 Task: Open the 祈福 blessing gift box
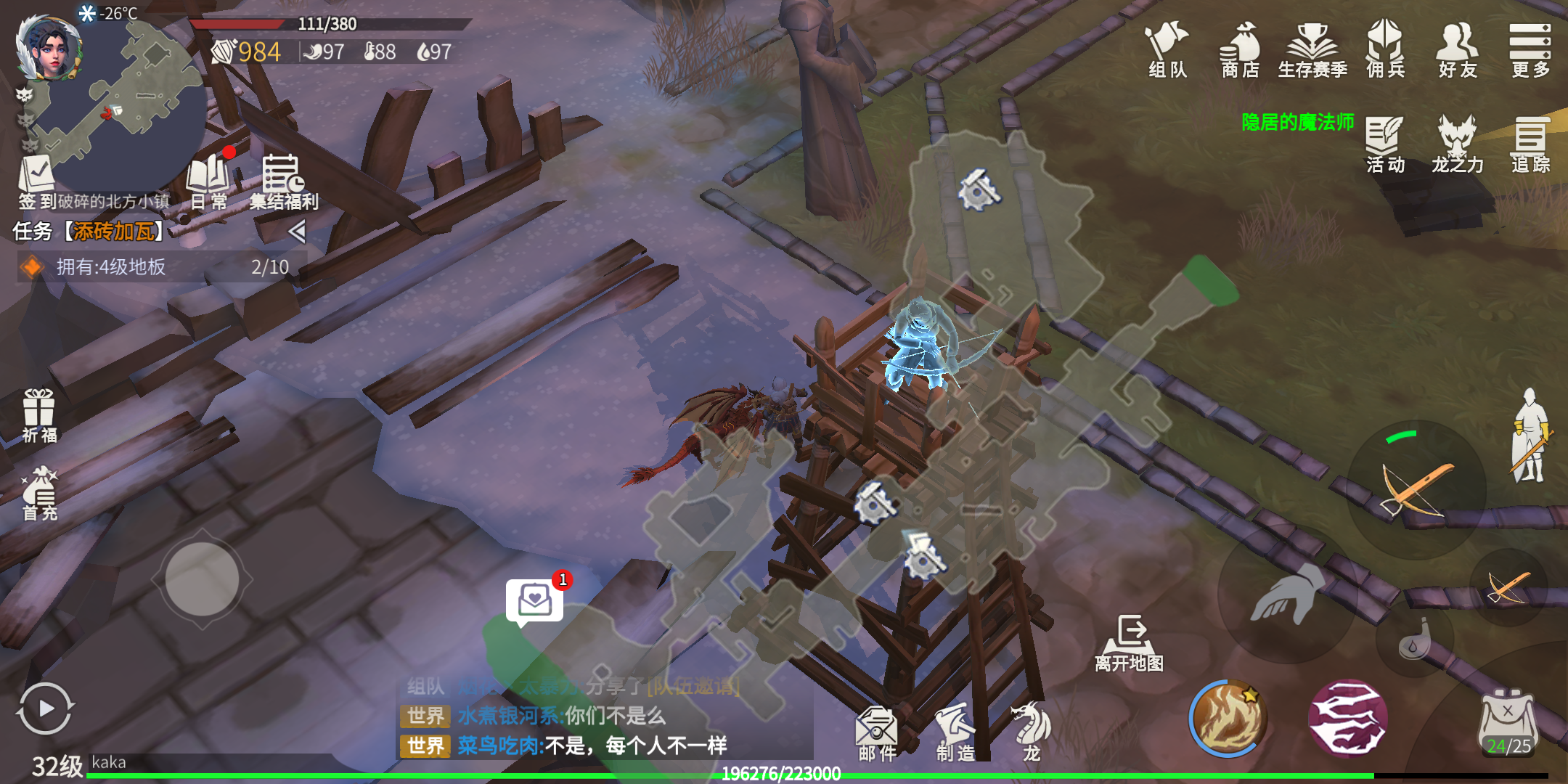coord(39,415)
